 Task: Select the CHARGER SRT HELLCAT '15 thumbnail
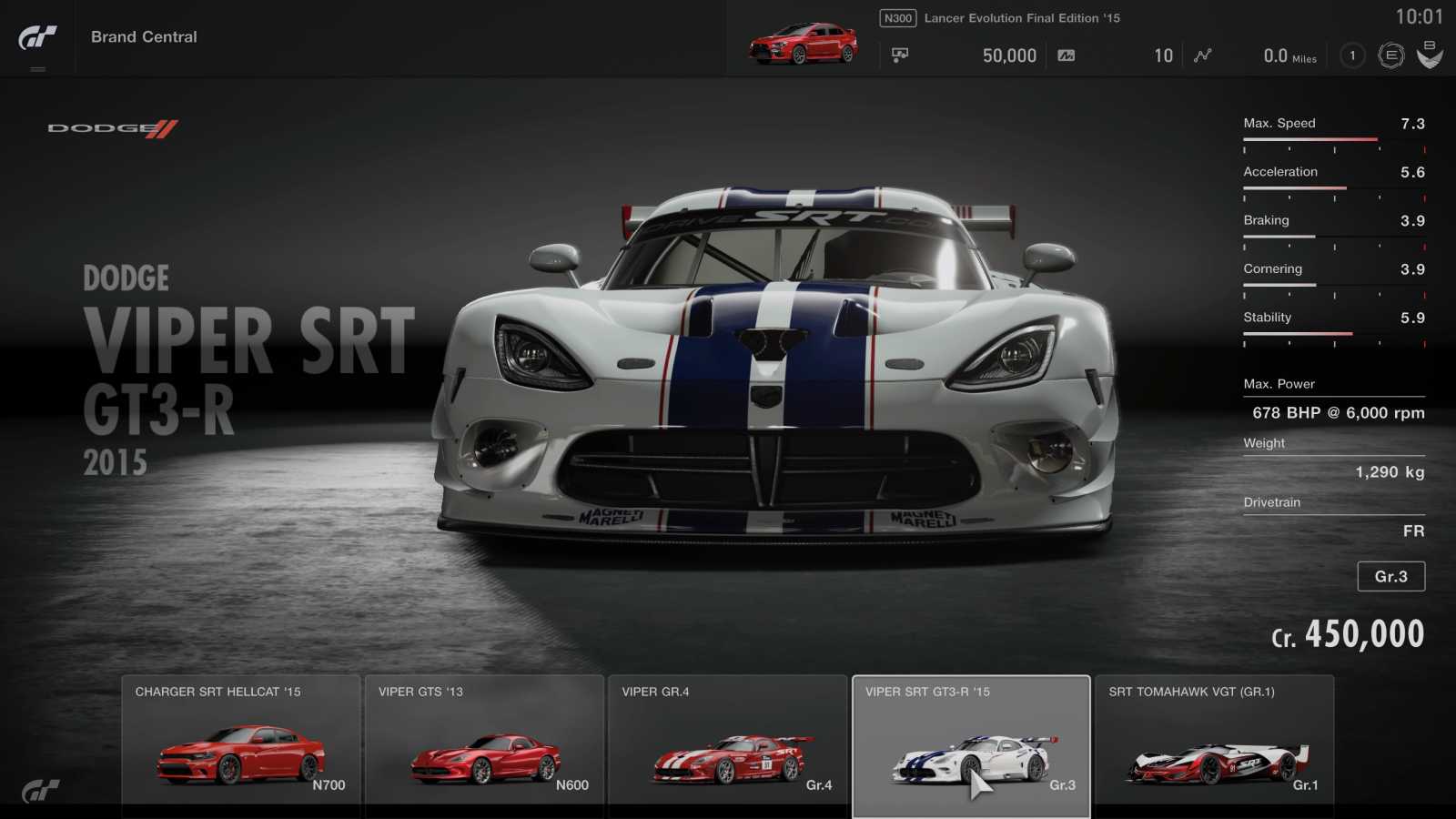(x=241, y=746)
